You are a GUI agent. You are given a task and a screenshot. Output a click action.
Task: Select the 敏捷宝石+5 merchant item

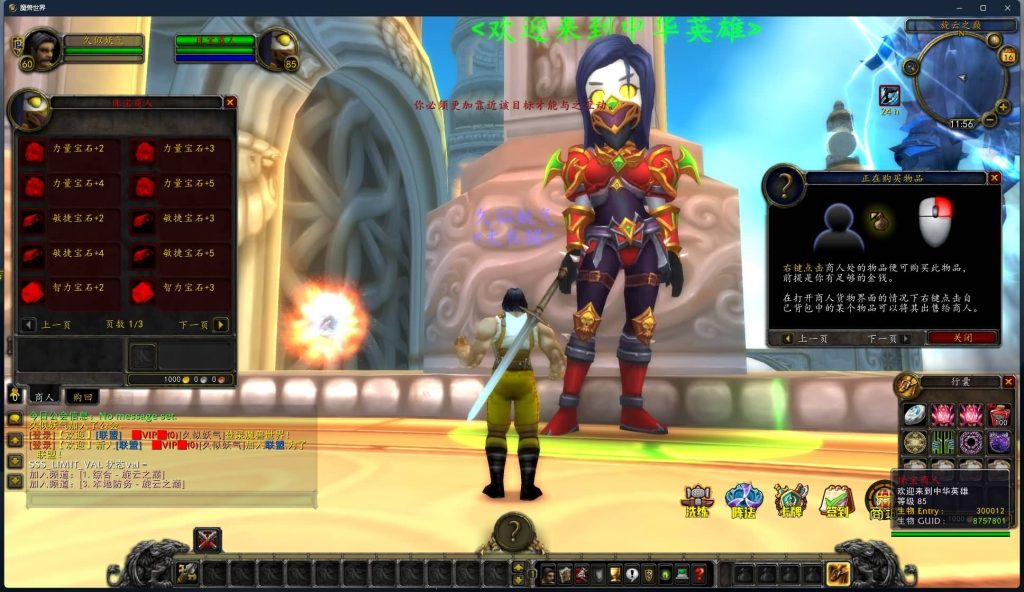click(x=144, y=256)
